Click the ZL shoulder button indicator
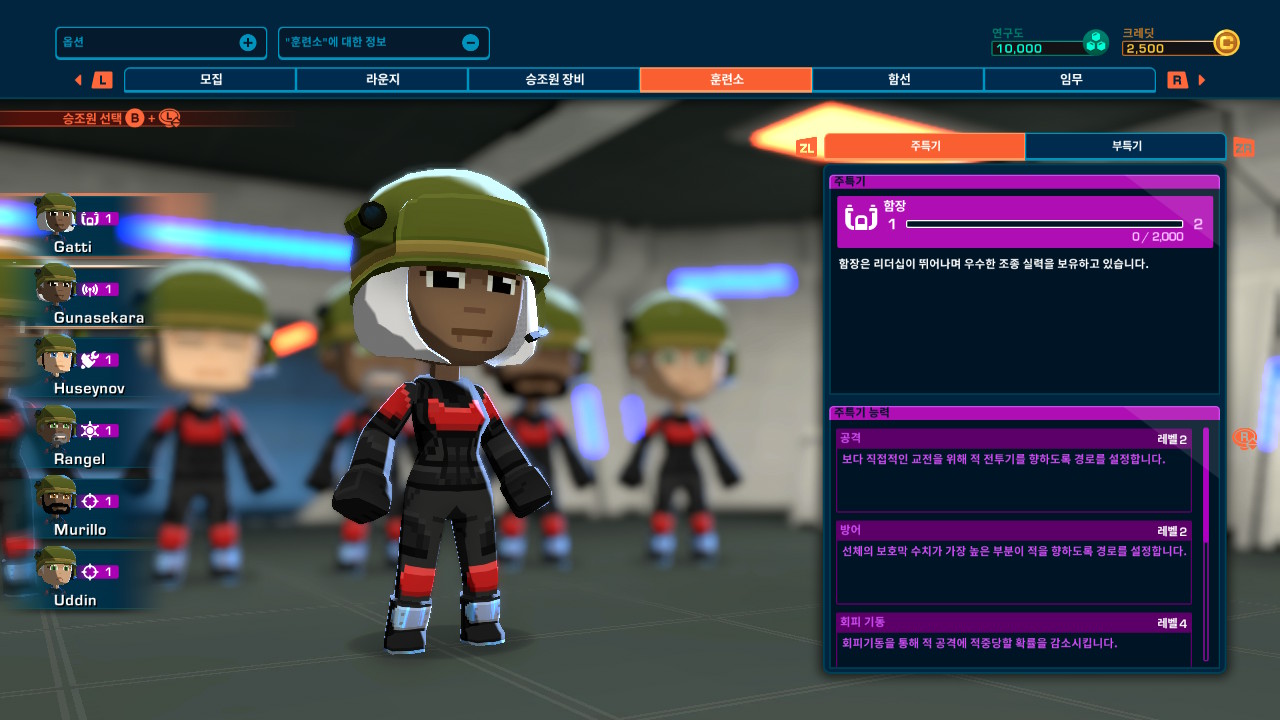The image size is (1280, 720). point(809,146)
